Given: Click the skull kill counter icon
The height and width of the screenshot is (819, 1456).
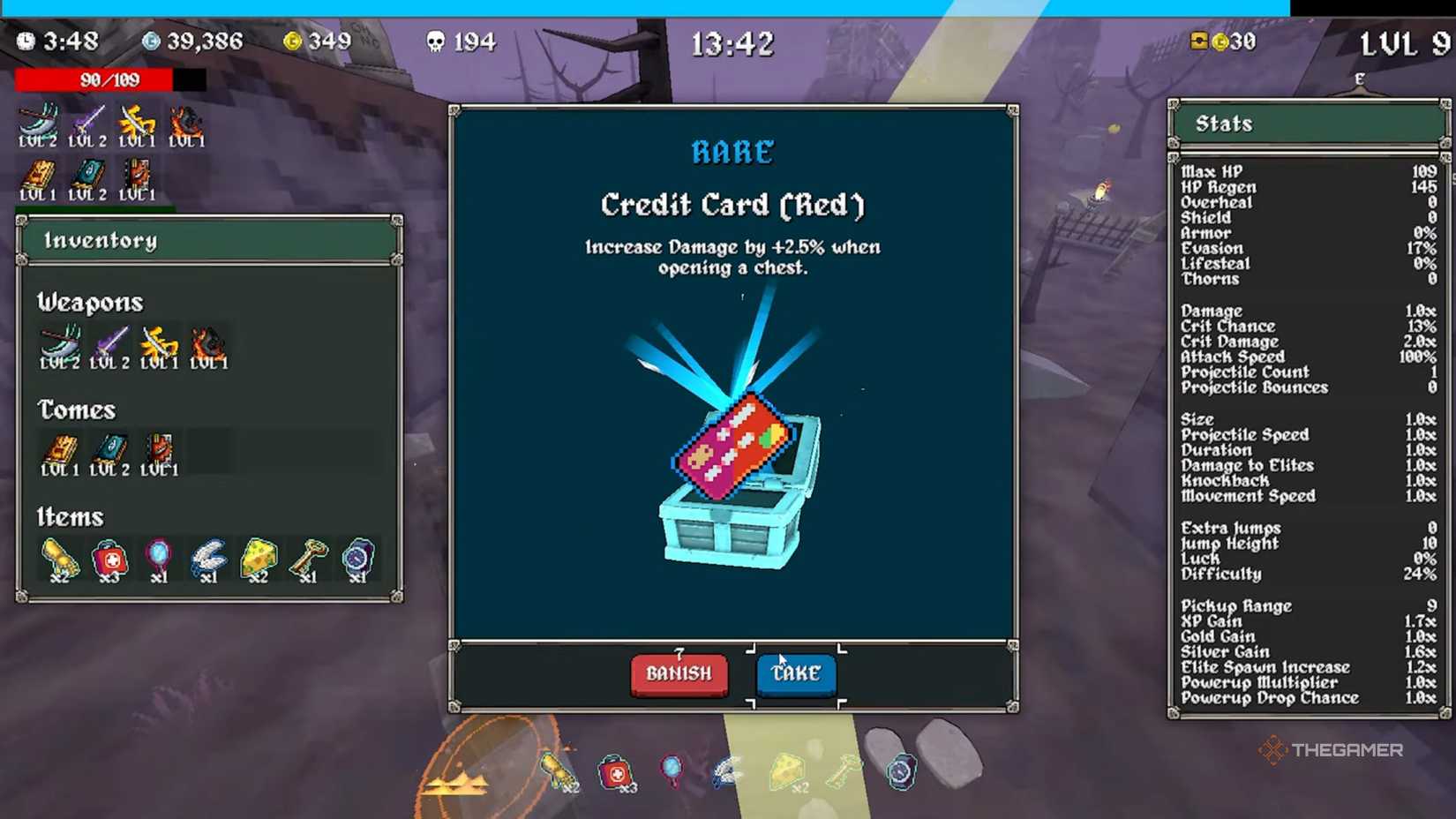Looking at the screenshot, I should (437, 41).
